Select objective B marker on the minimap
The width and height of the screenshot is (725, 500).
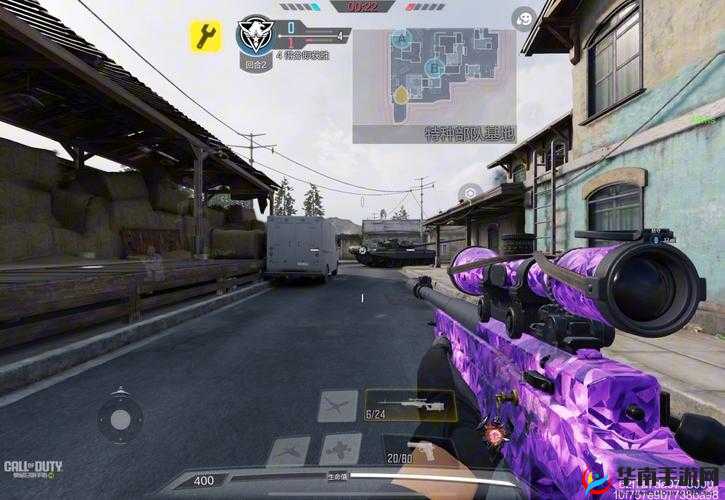coord(434,68)
